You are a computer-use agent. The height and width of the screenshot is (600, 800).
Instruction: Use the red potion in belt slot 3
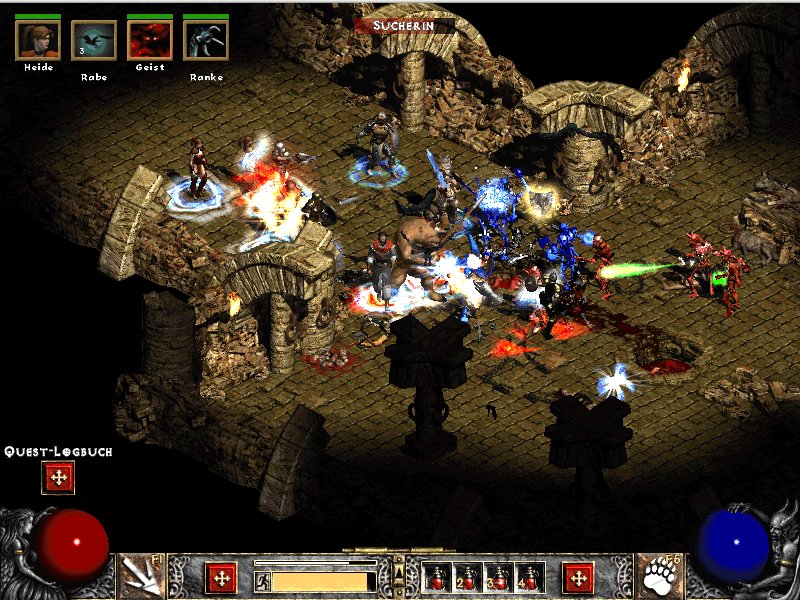pyautogui.click(x=499, y=578)
